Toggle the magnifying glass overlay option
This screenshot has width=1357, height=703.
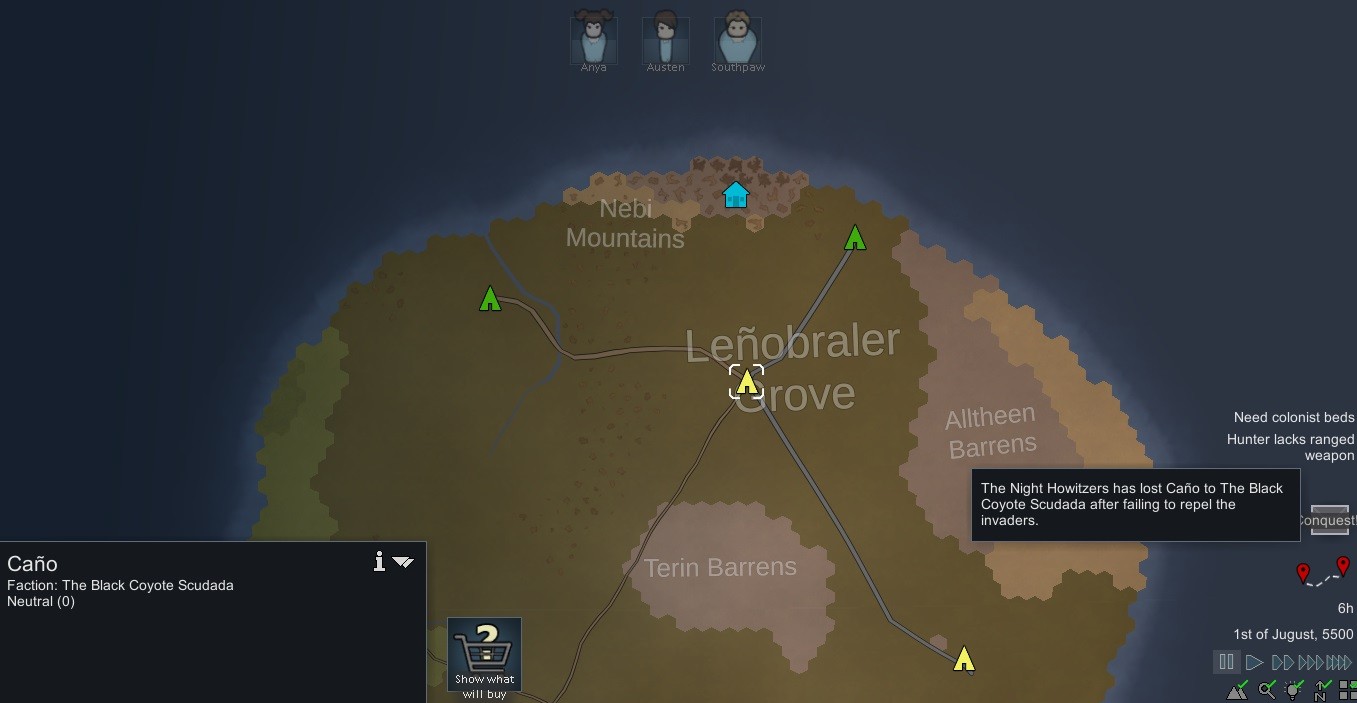click(1267, 690)
